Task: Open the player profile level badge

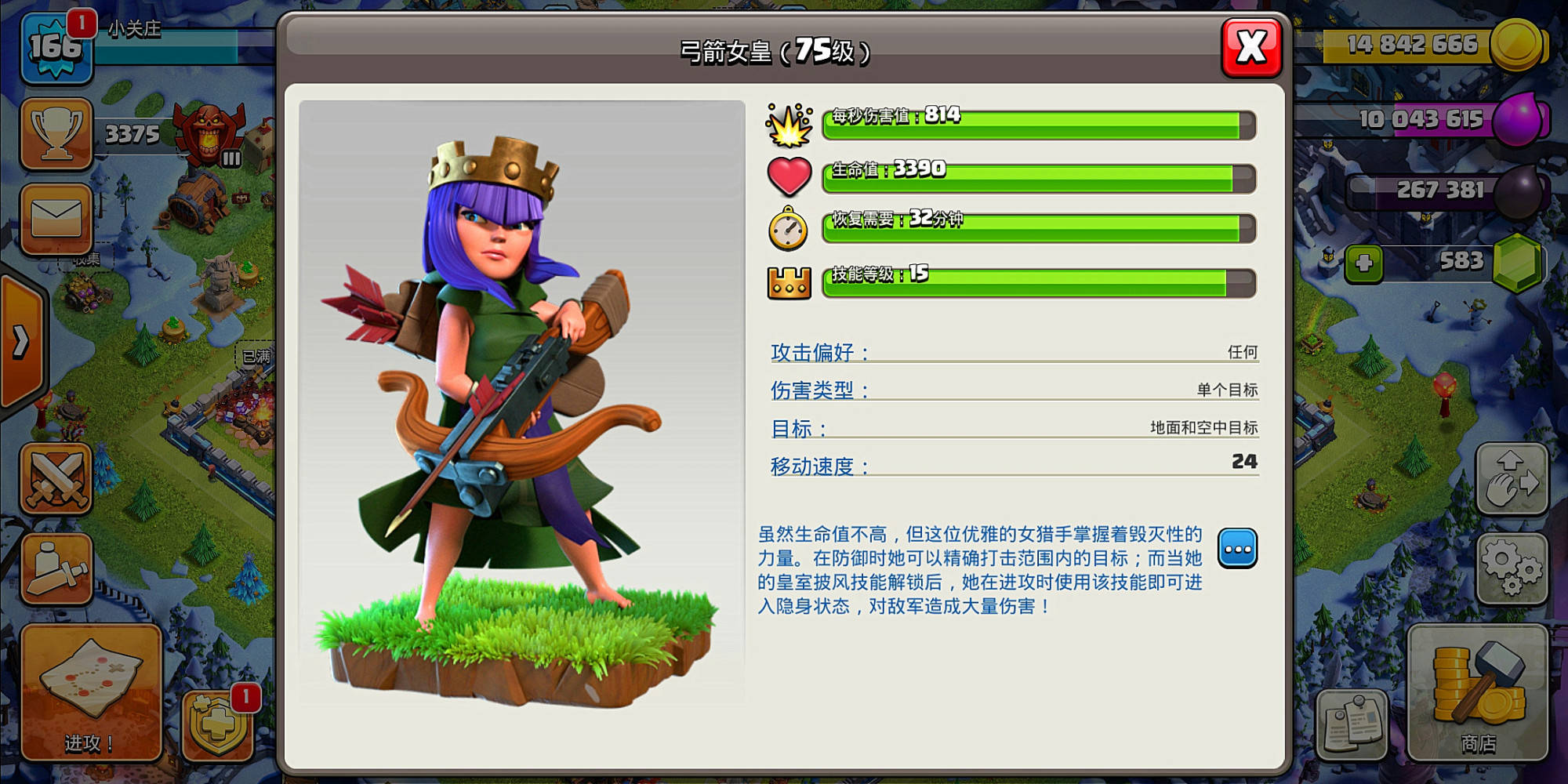Action: pos(55,47)
